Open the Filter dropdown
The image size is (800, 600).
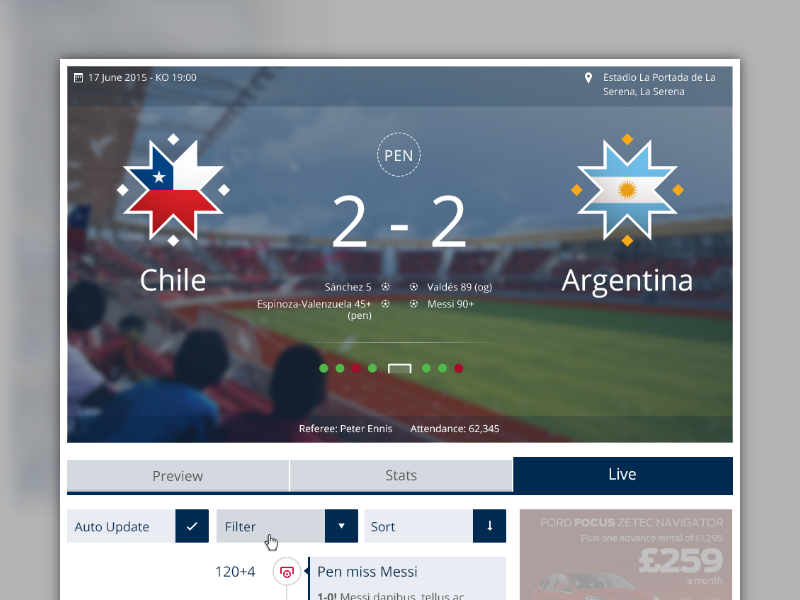(341, 526)
